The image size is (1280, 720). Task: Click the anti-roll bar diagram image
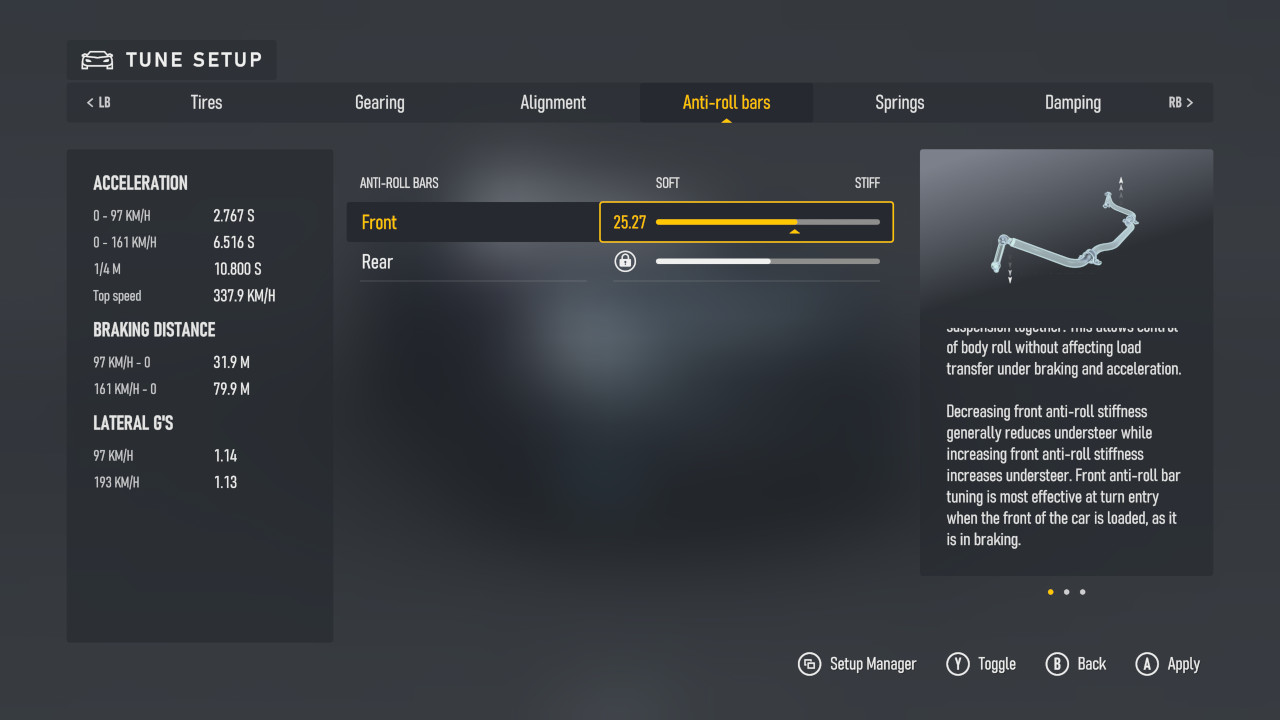pyautogui.click(x=1066, y=228)
